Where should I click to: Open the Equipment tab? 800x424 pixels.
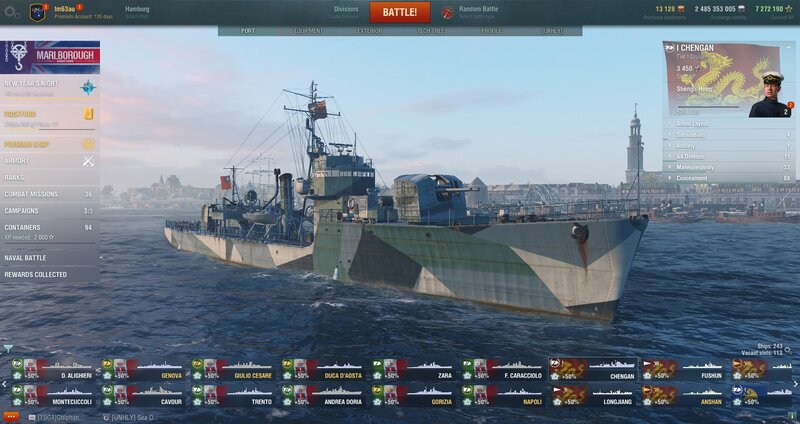[x=308, y=31]
